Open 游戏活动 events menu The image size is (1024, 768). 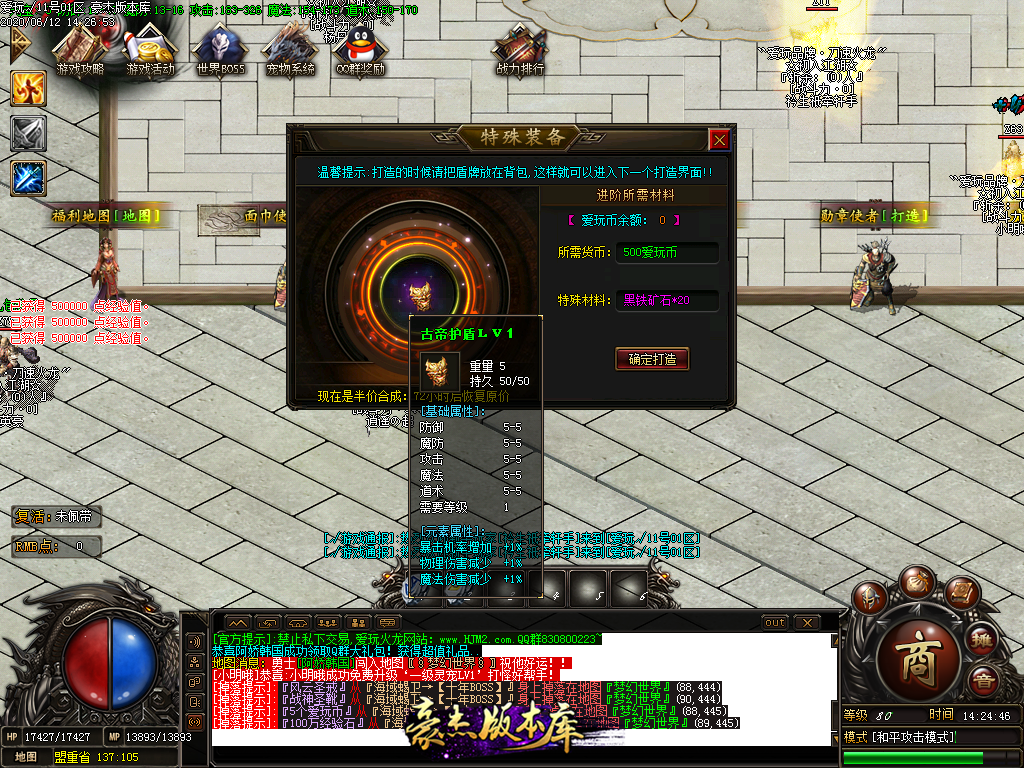pyautogui.click(x=150, y=50)
